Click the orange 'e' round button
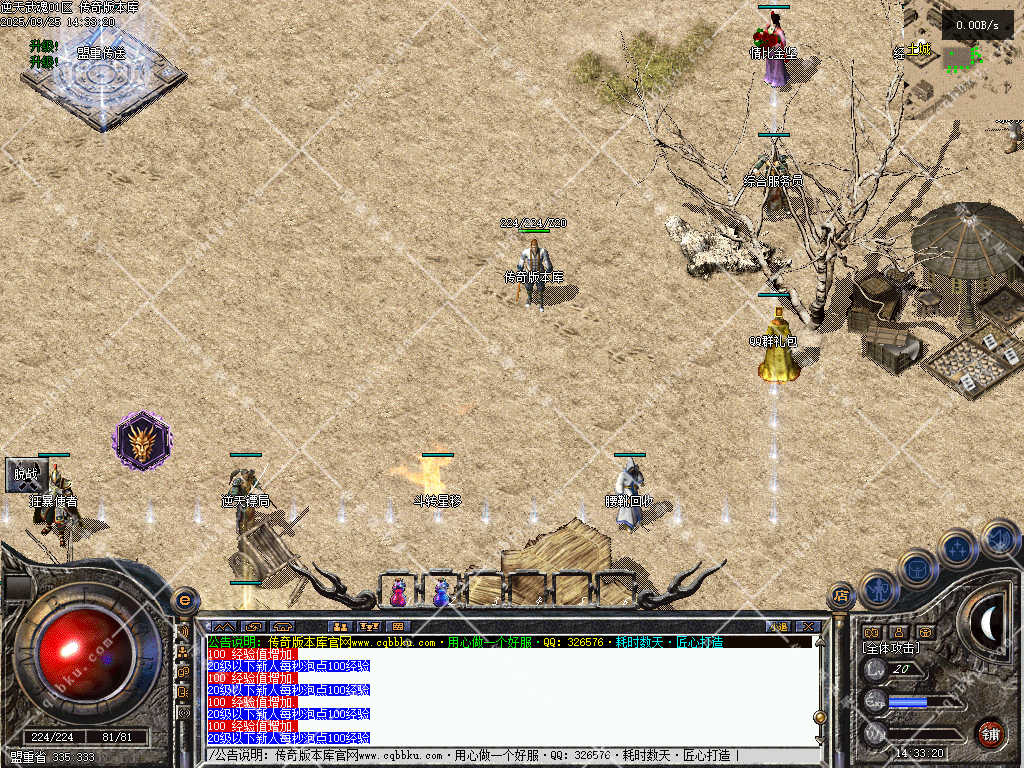1024x768 pixels. pyautogui.click(x=184, y=600)
